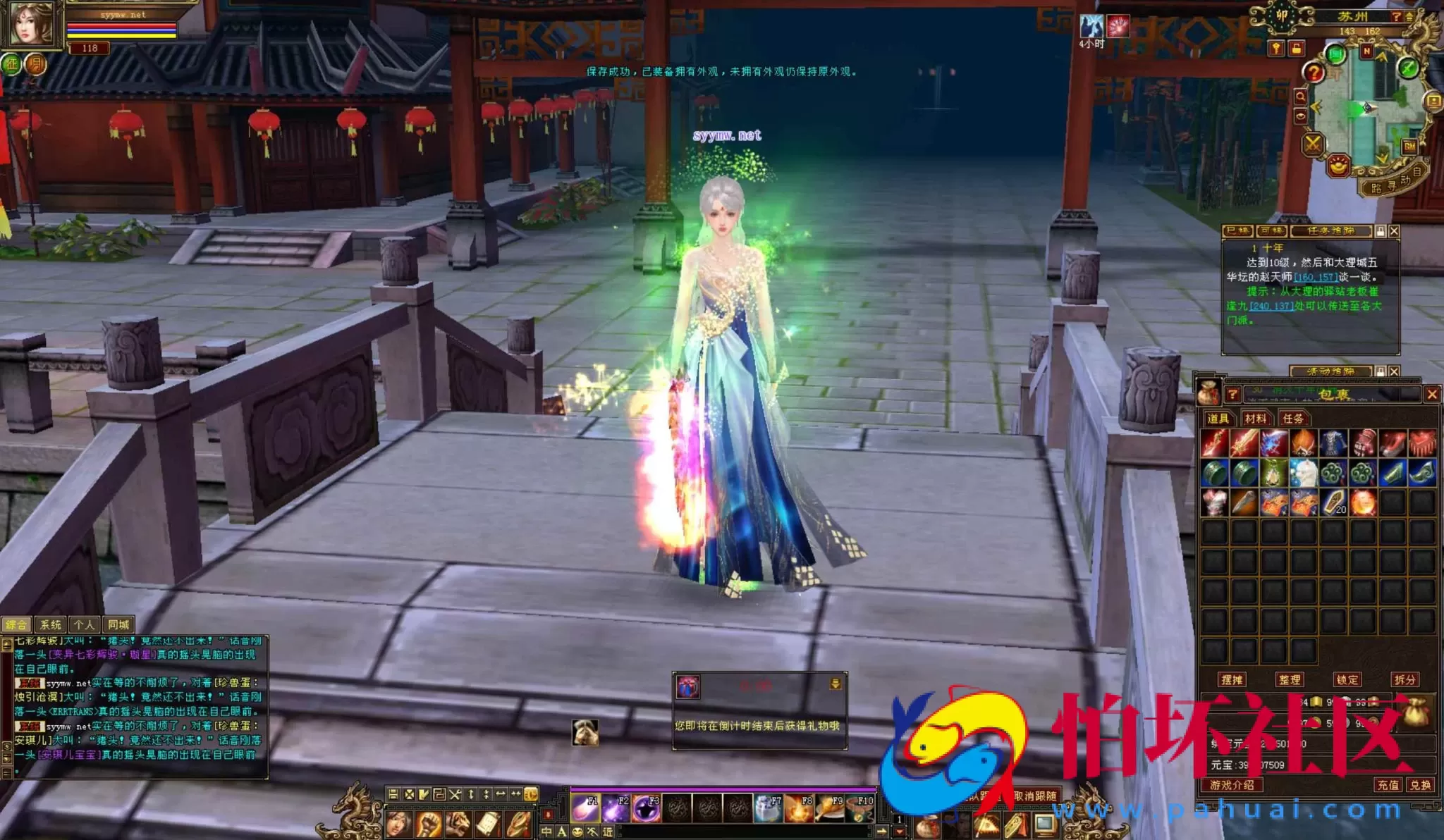Switch to the 材料 materials tab
Viewport: 1444px width, 840px height.
tap(1255, 419)
